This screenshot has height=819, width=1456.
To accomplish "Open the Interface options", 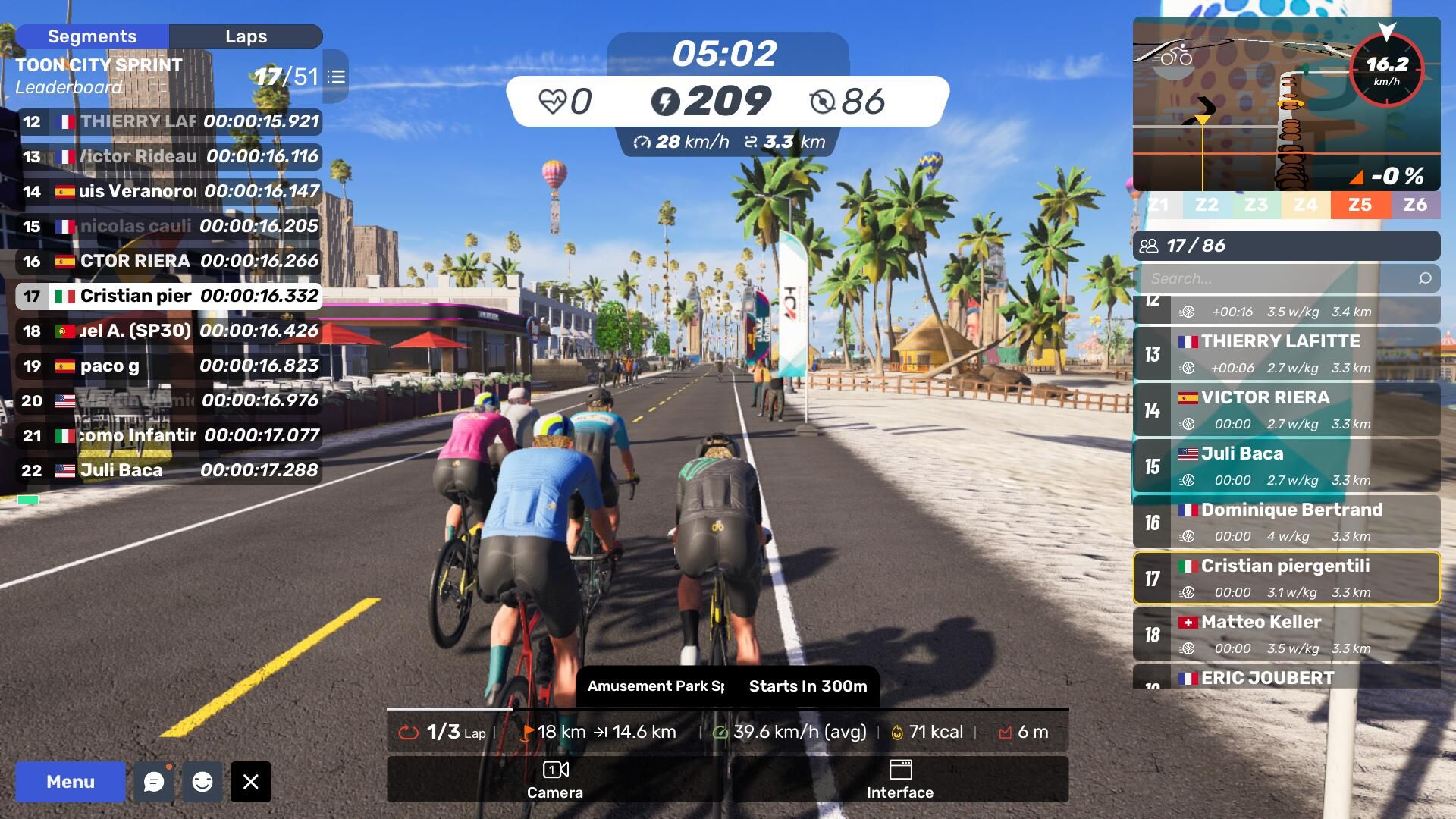I will click(x=900, y=779).
